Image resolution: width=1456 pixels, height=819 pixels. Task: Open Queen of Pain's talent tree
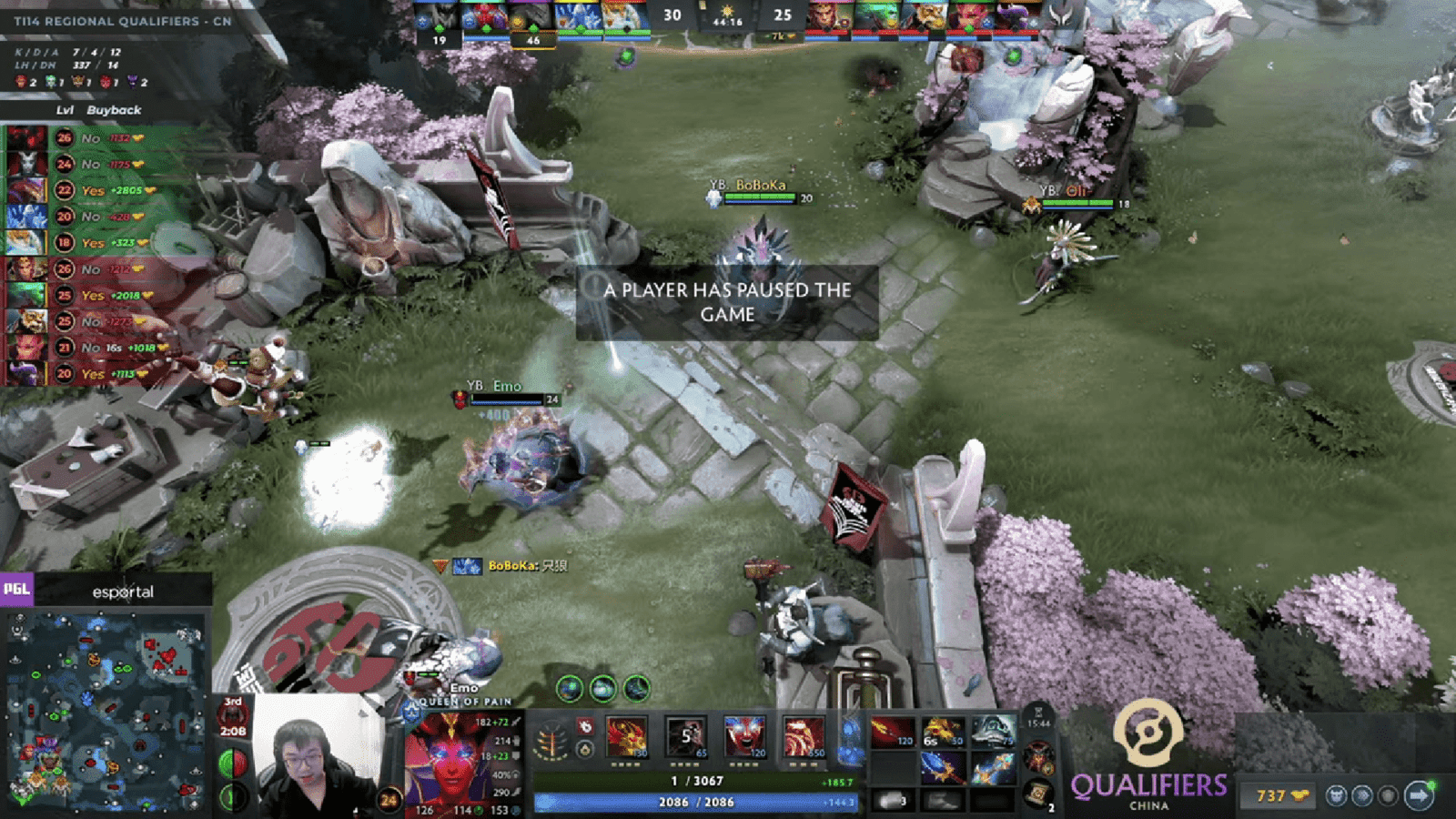click(x=551, y=737)
